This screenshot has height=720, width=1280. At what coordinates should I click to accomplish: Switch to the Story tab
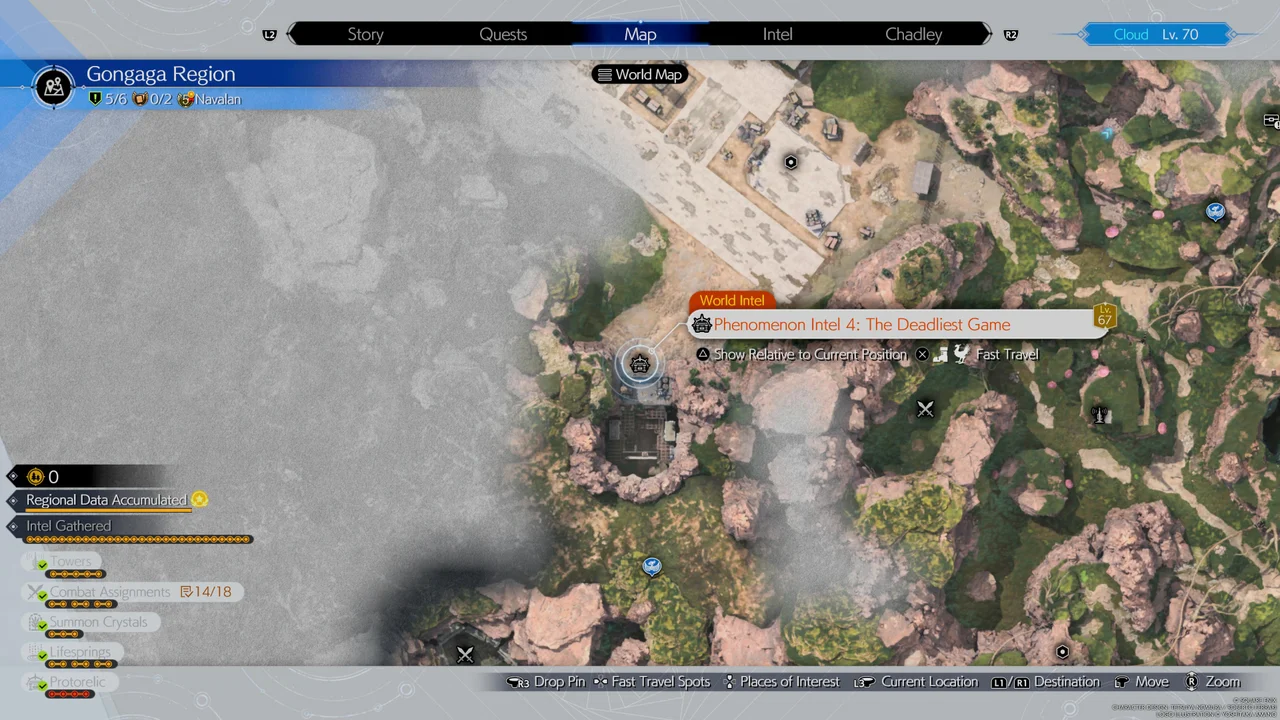pyautogui.click(x=365, y=34)
